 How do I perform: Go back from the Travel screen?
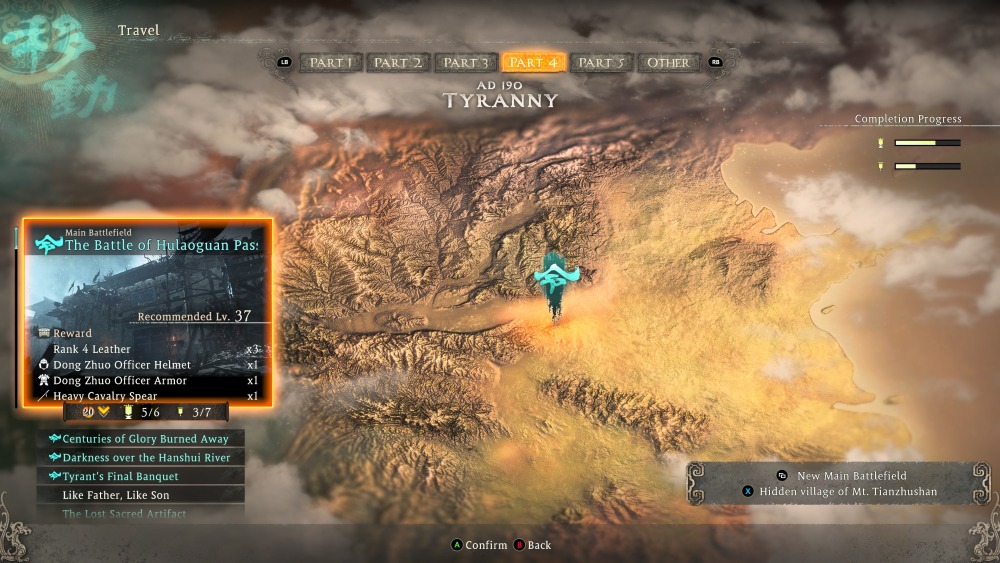532,545
